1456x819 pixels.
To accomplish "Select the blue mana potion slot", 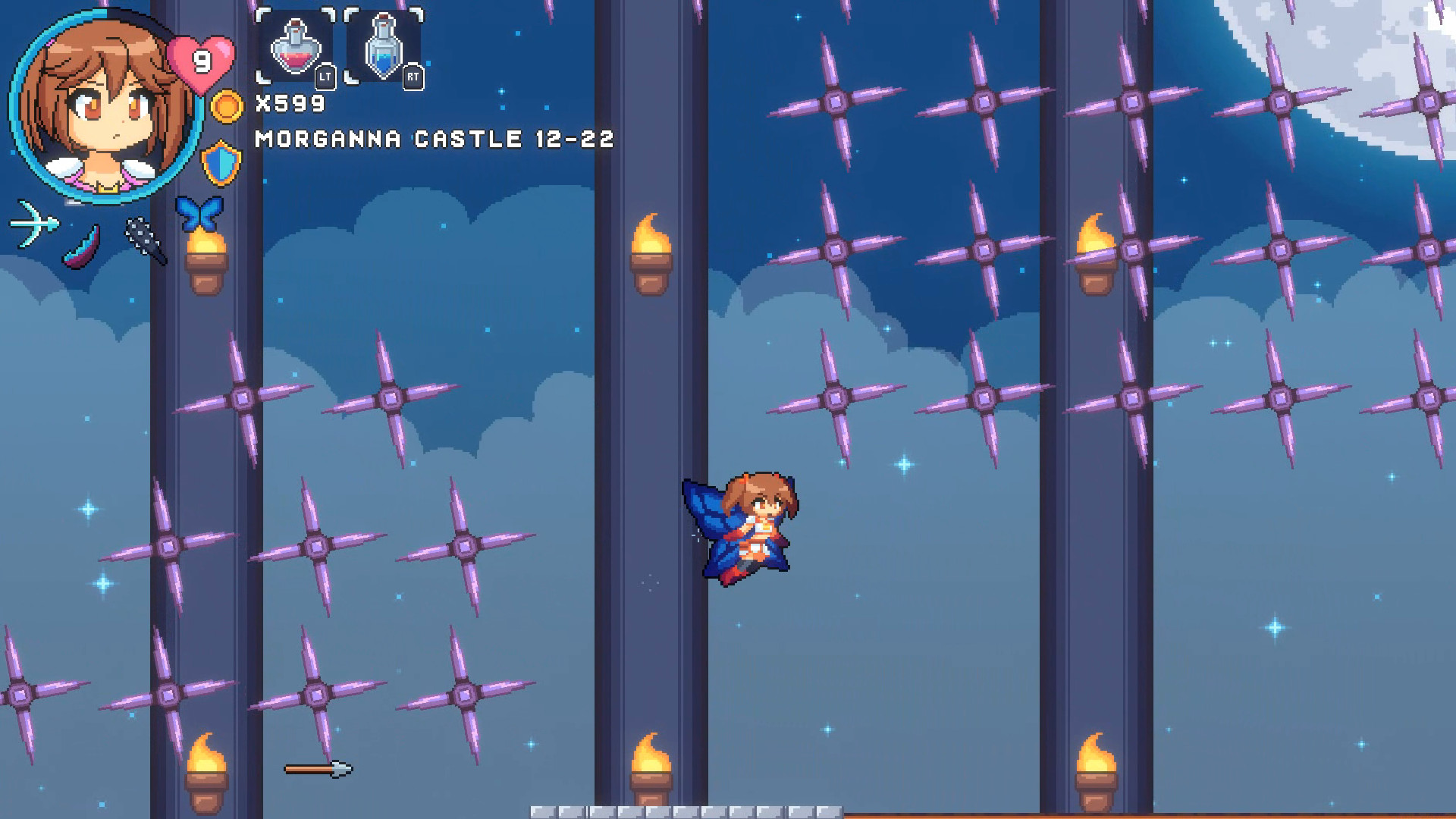I will pos(384,47).
